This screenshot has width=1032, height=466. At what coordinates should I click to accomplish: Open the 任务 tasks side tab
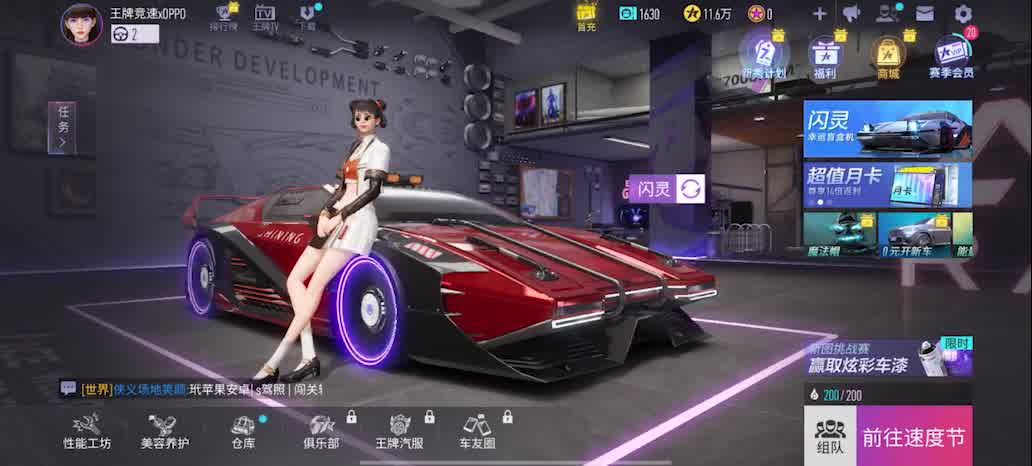pos(62,127)
